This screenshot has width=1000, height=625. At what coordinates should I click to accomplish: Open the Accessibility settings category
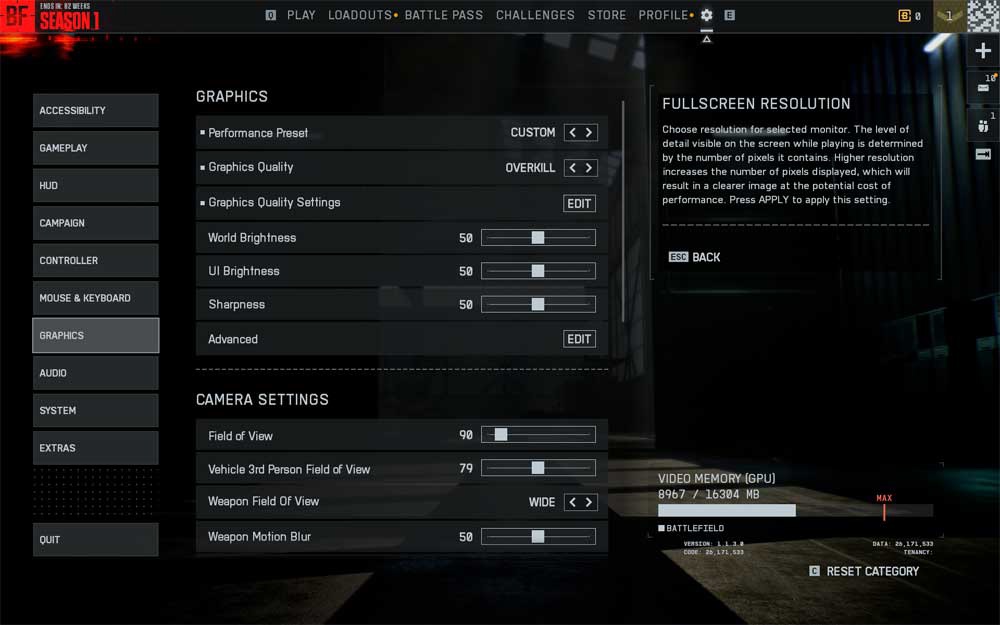(95, 111)
